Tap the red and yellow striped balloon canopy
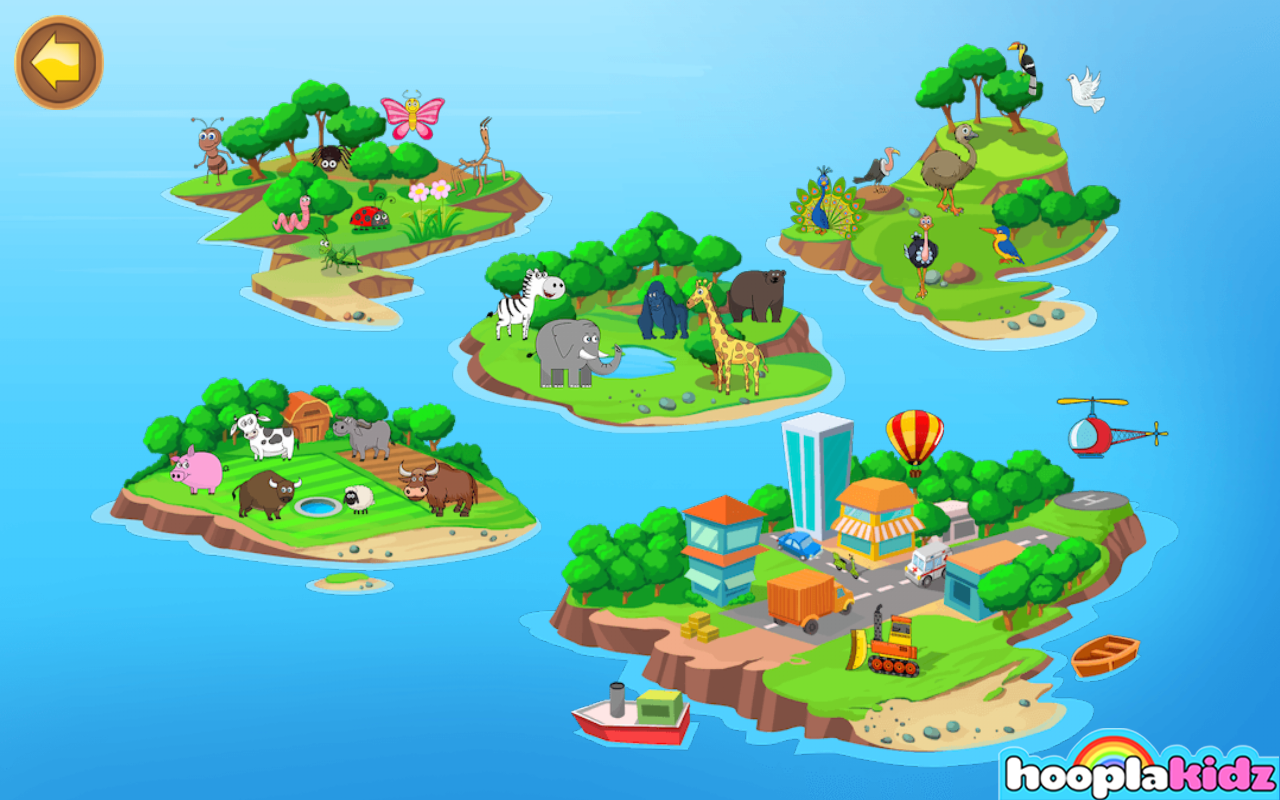This screenshot has height=800, width=1280. [913, 430]
